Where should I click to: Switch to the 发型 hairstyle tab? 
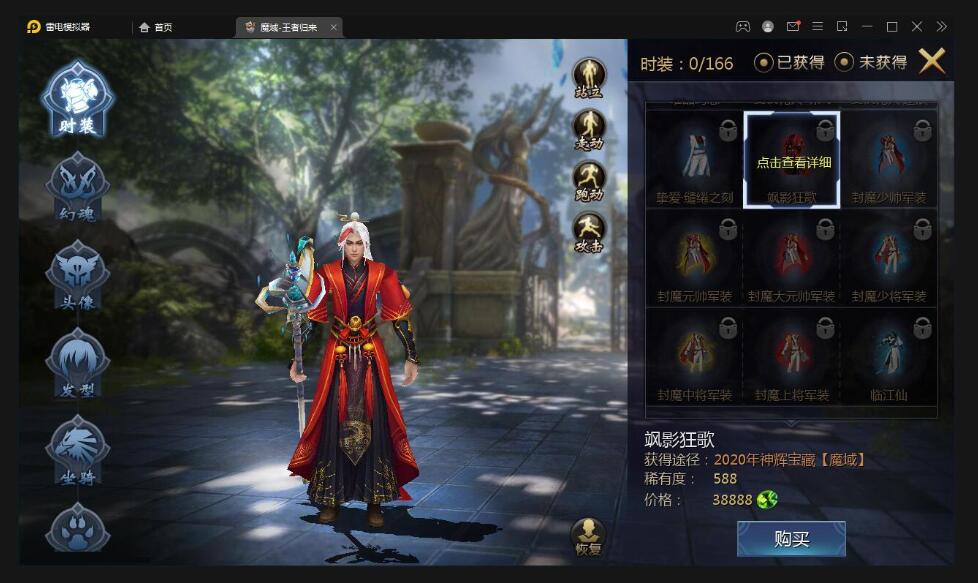coord(77,363)
